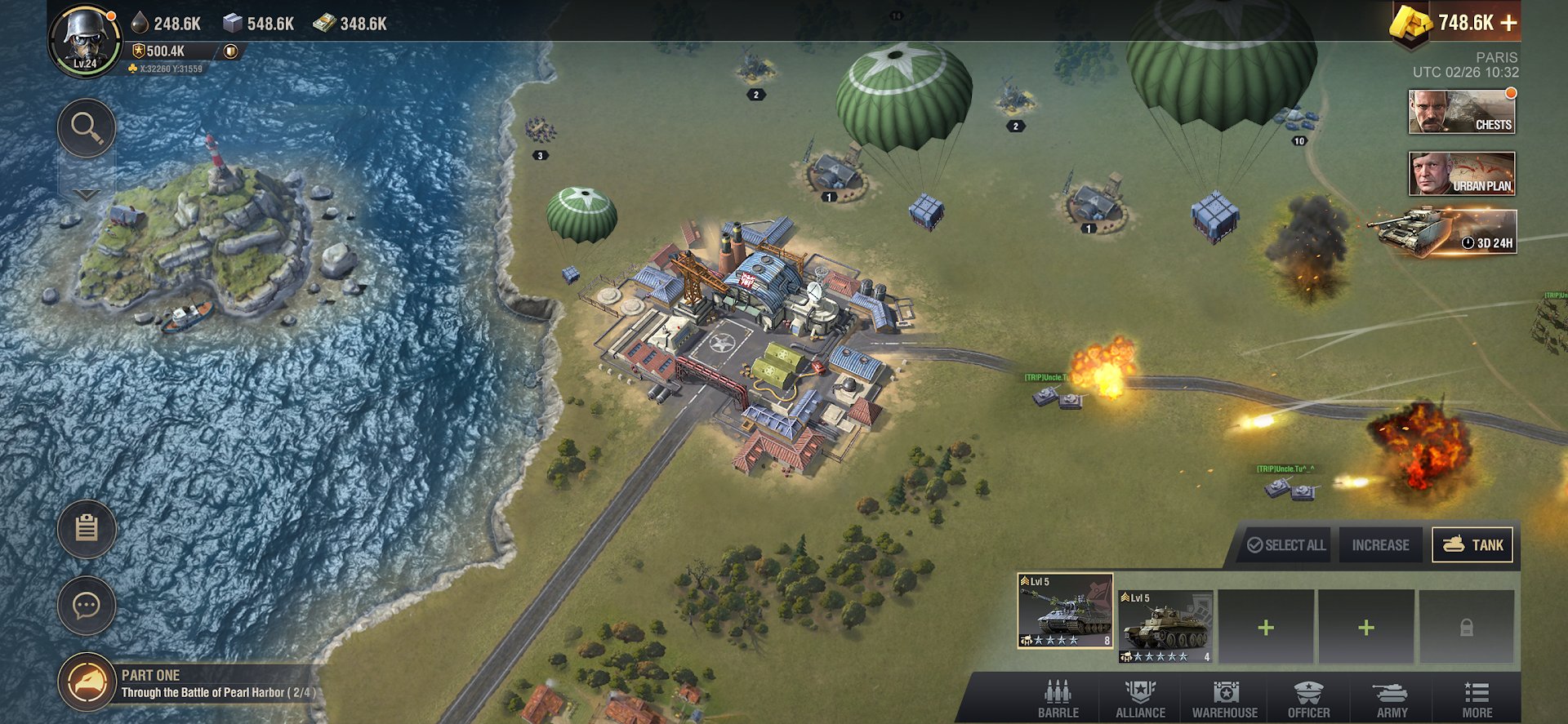Add gold with the plus button
Viewport: 1568px width, 724px height.
[1508, 24]
